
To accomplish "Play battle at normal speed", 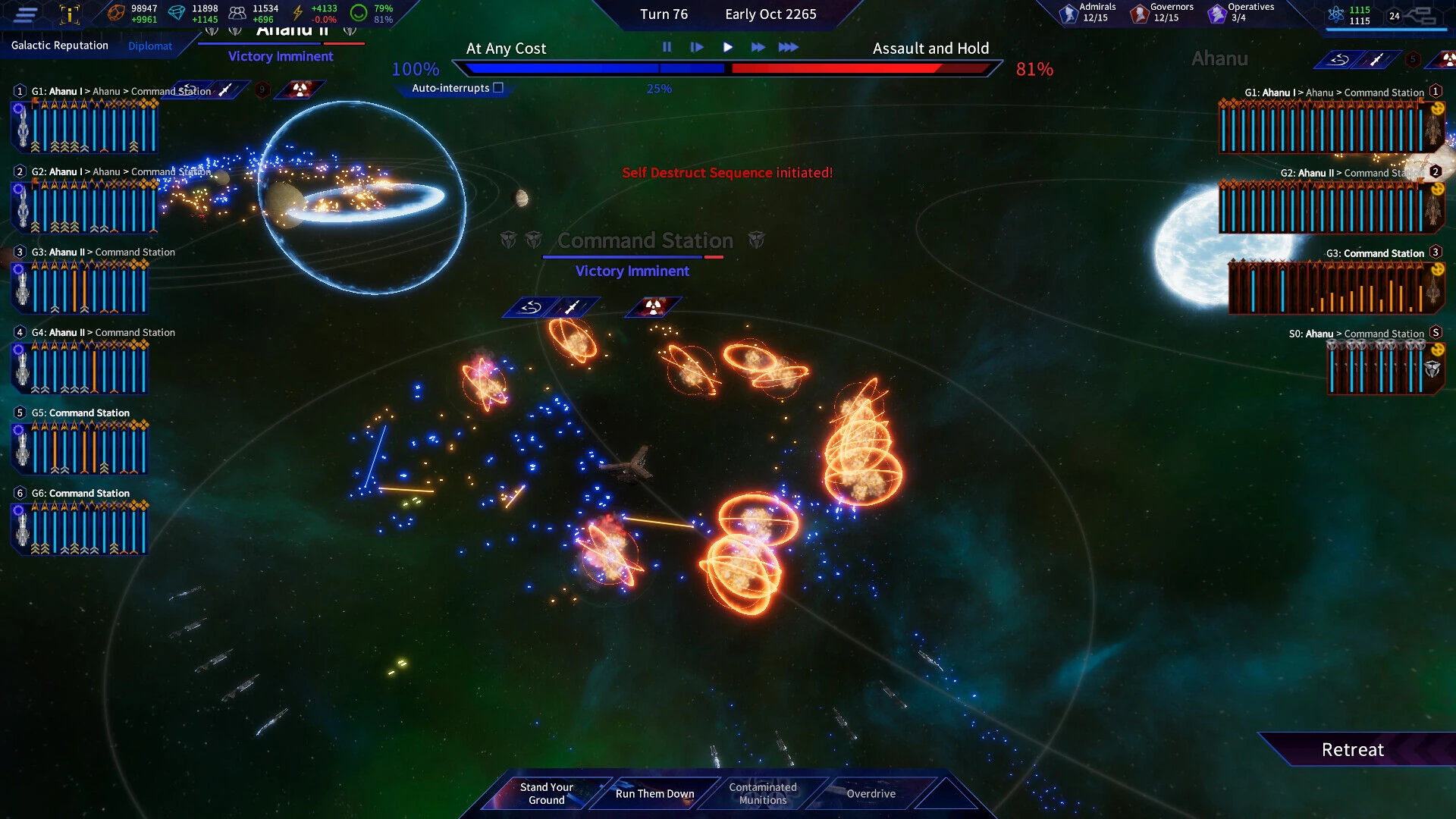I will (x=727, y=47).
